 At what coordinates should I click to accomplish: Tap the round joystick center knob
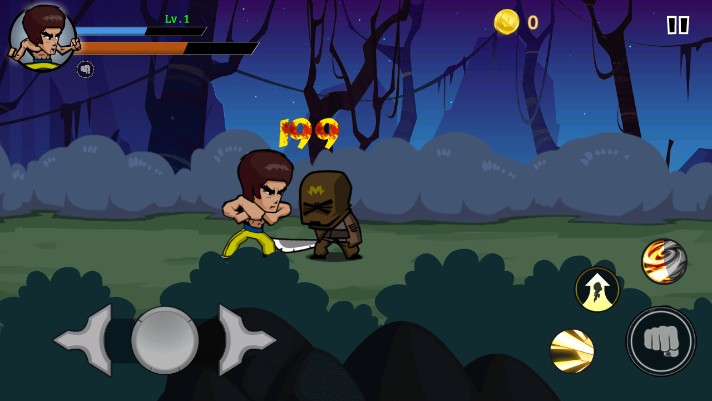(165, 340)
